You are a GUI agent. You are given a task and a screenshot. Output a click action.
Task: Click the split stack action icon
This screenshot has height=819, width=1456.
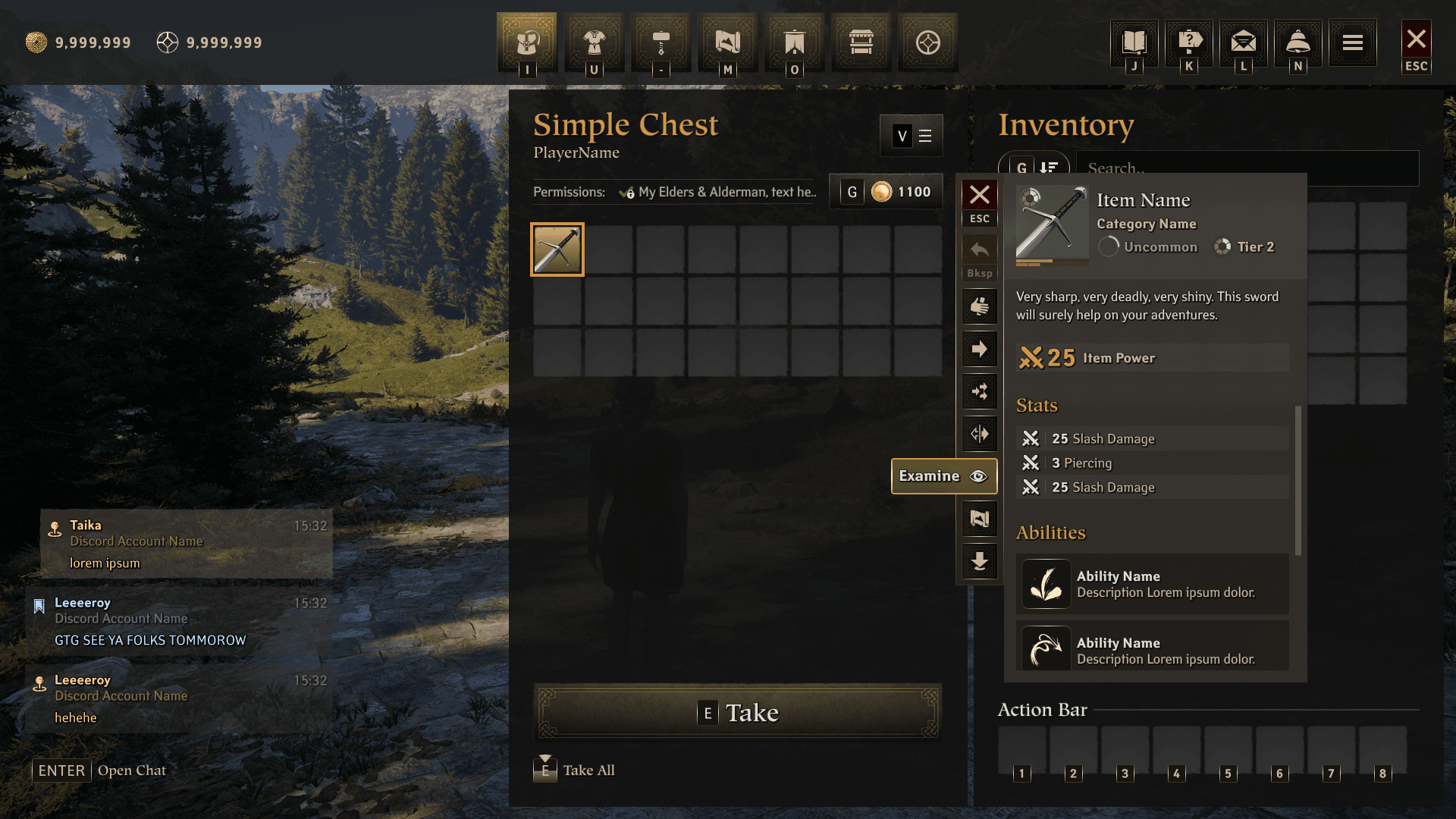pyautogui.click(x=979, y=435)
